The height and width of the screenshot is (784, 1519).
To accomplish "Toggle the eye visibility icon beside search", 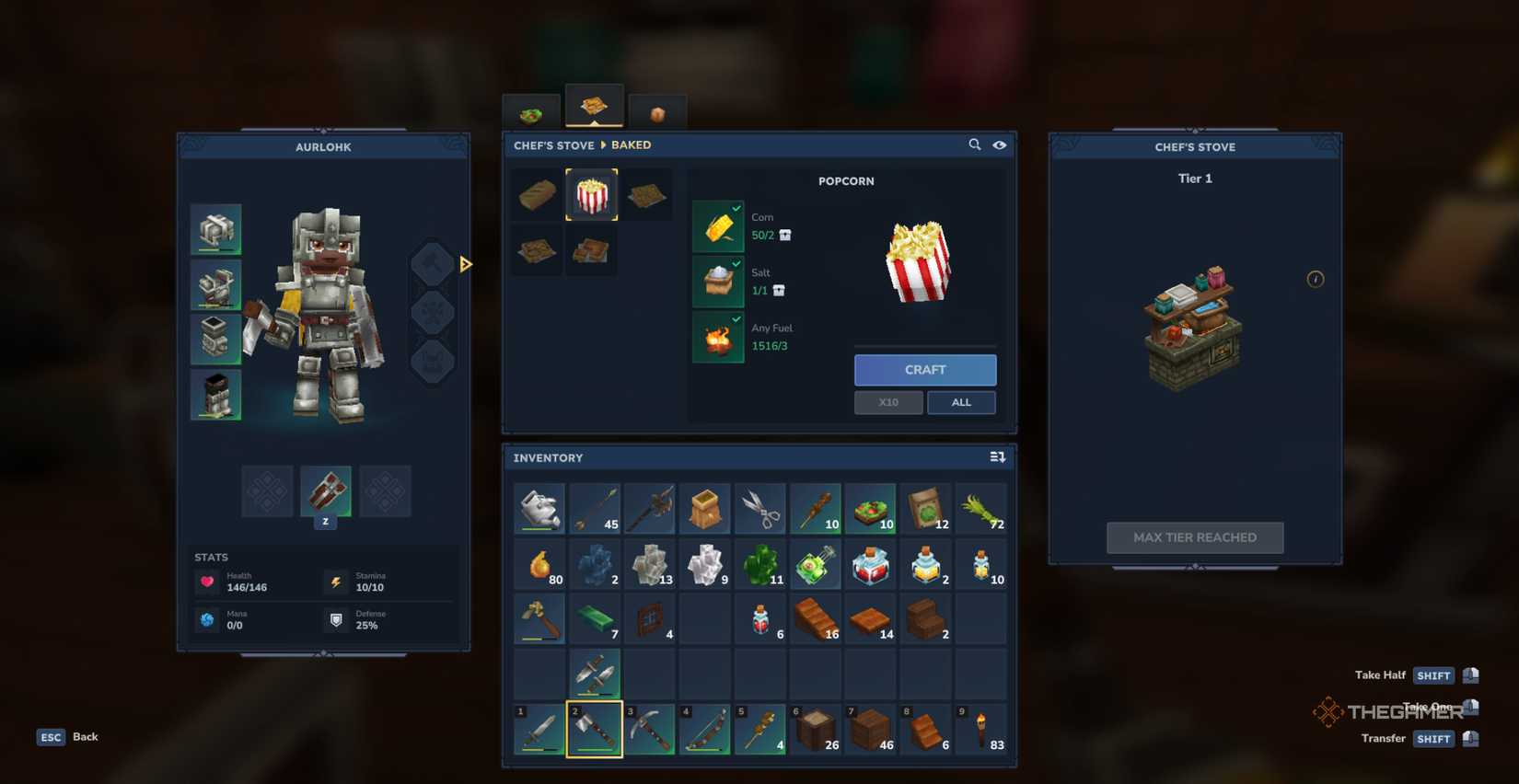I will click(1000, 144).
